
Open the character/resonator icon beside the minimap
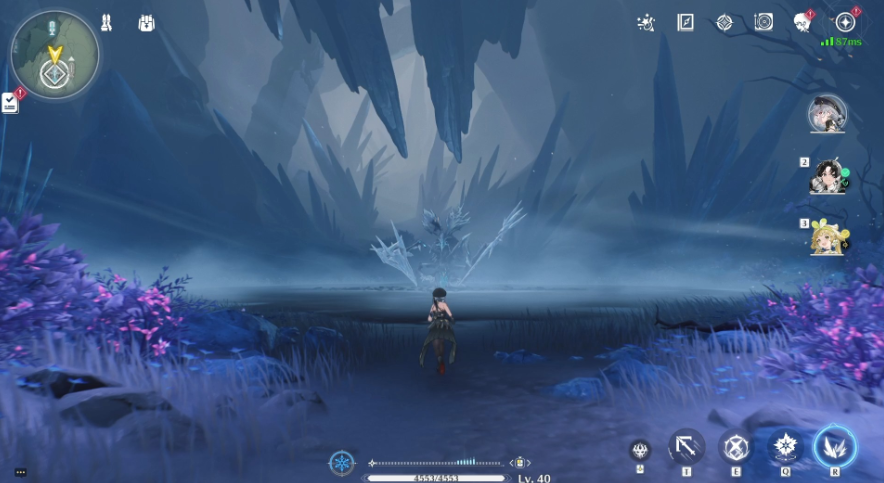coord(107,21)
